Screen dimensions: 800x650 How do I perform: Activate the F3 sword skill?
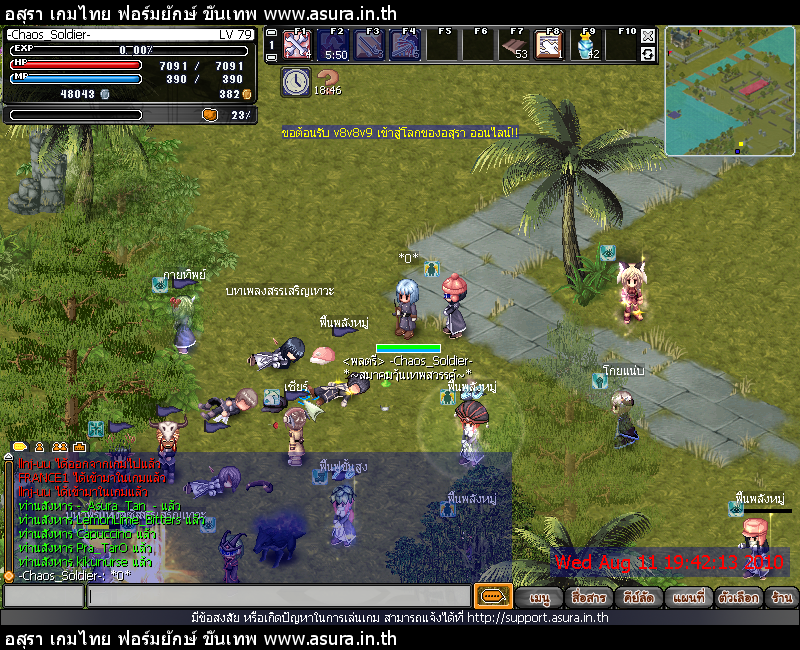pos(369,46)
